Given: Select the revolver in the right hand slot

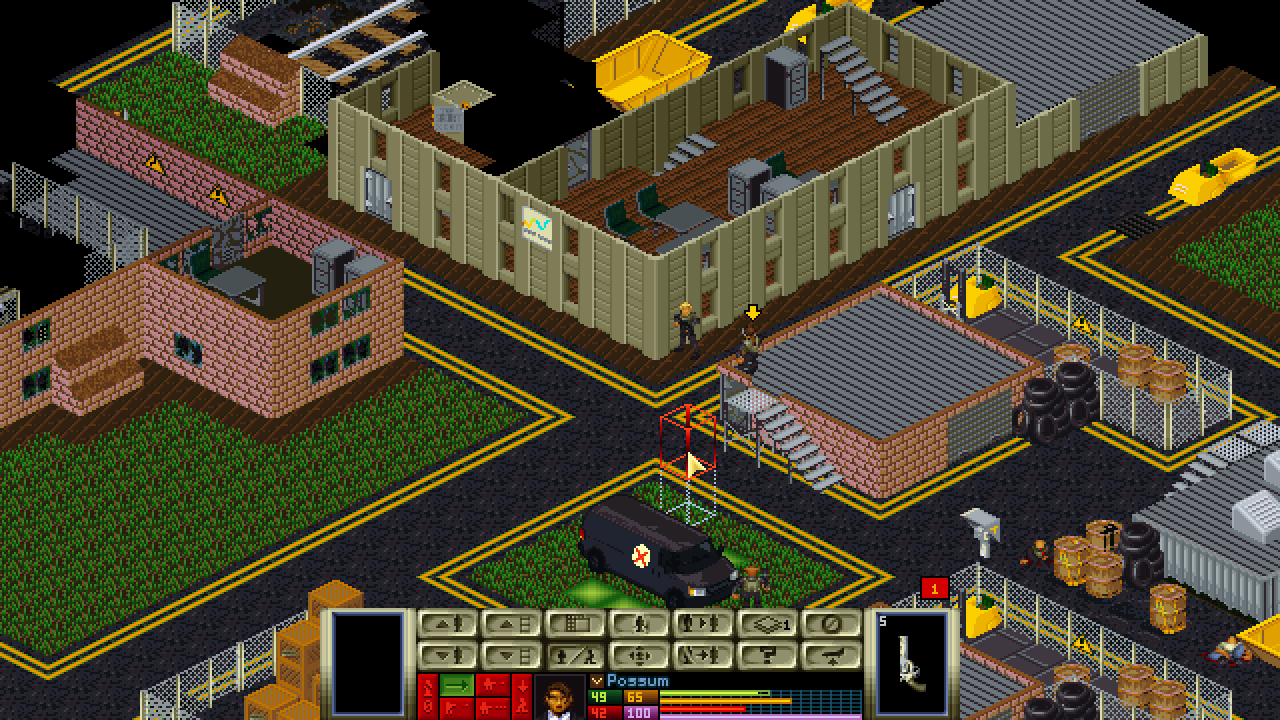Looking at the screenshot, I should 911,662.
